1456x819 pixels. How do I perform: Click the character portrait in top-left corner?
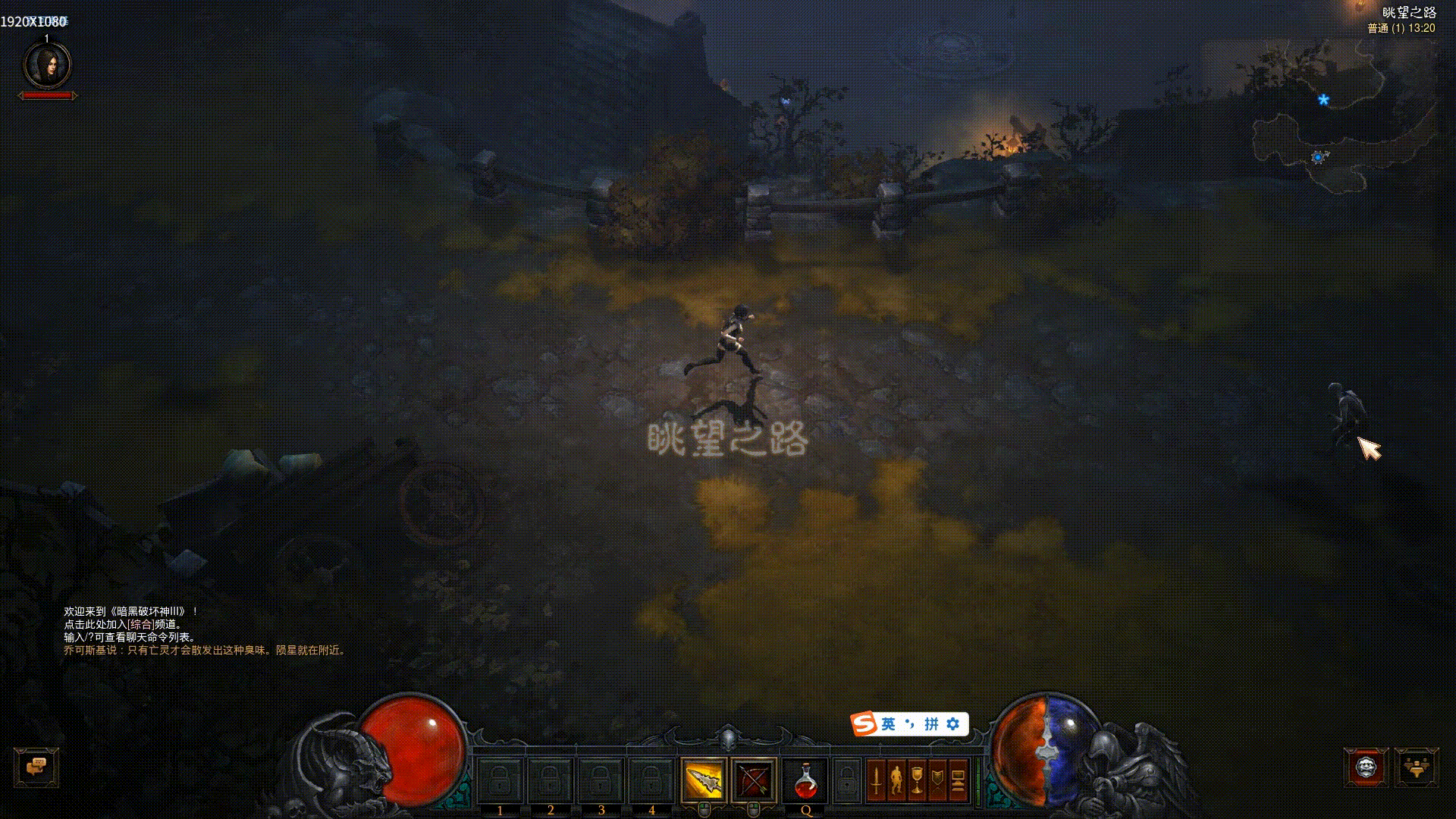(49, 67)
